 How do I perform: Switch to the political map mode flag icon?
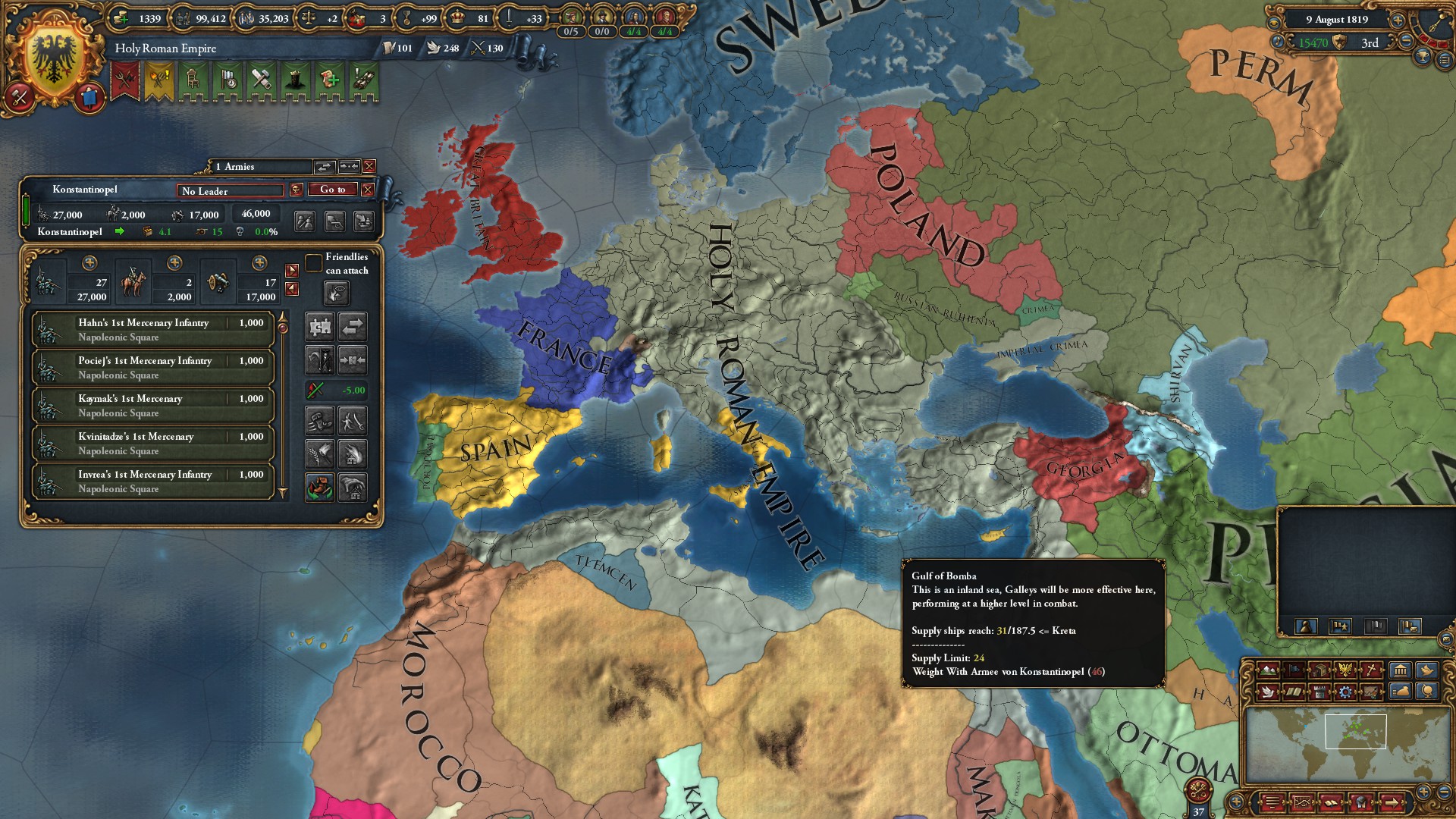click(1294, 670)
